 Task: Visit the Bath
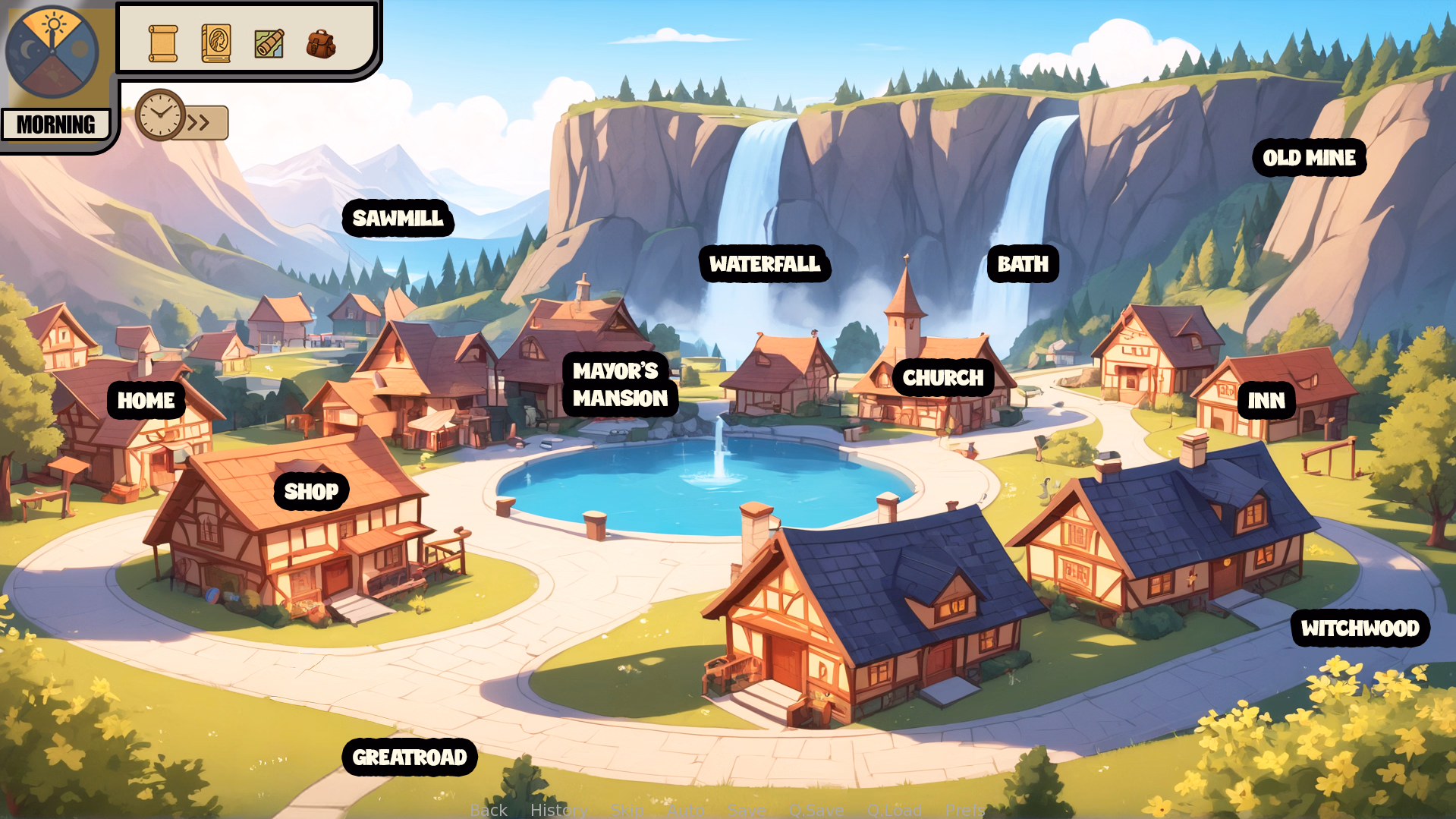click(x=1022, y=264)
